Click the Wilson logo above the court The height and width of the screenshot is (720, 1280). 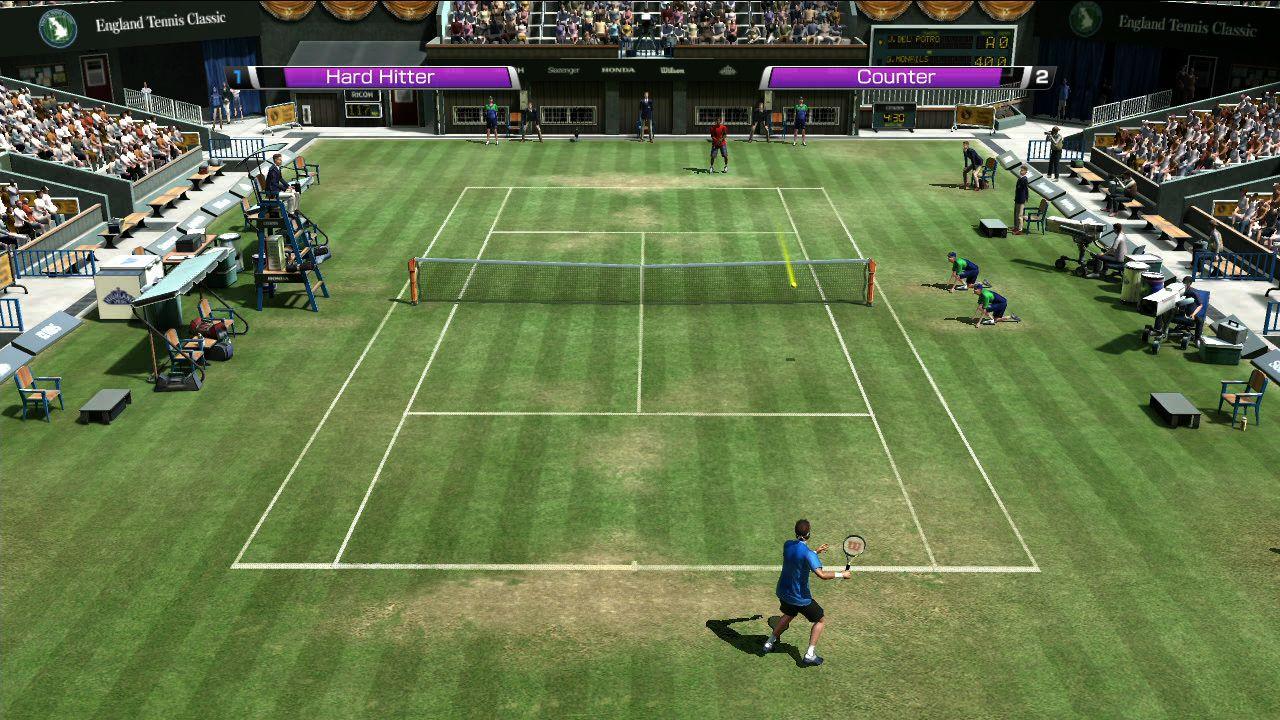(672, 70)
